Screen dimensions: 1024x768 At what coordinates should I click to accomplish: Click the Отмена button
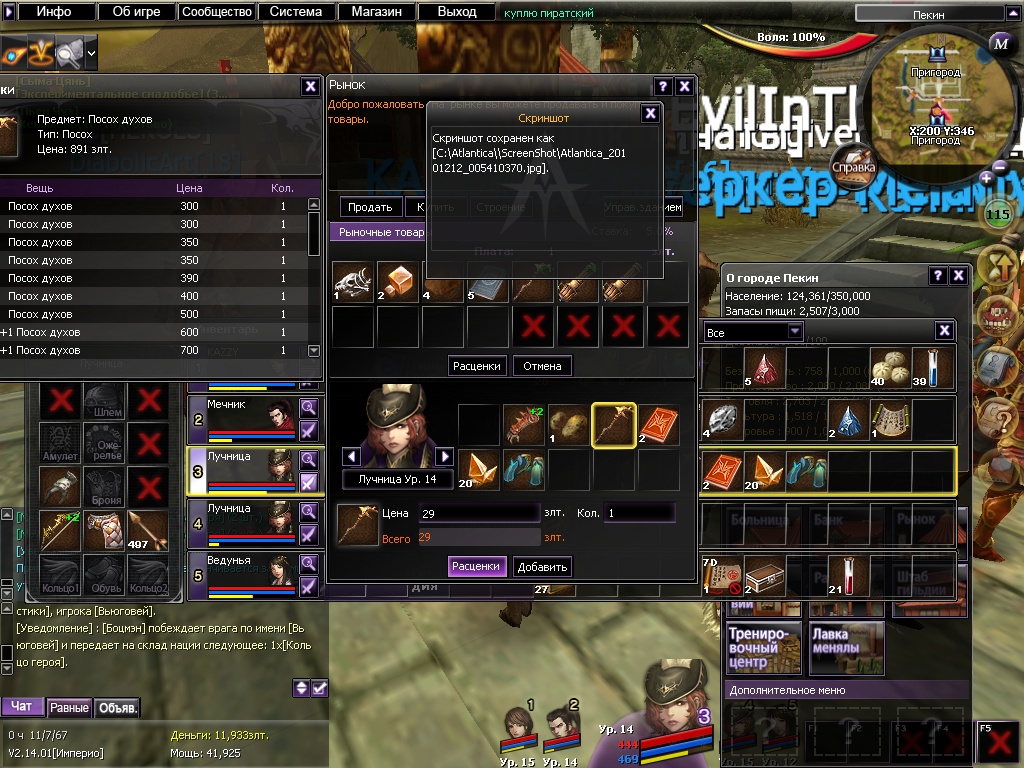(543, 365)
